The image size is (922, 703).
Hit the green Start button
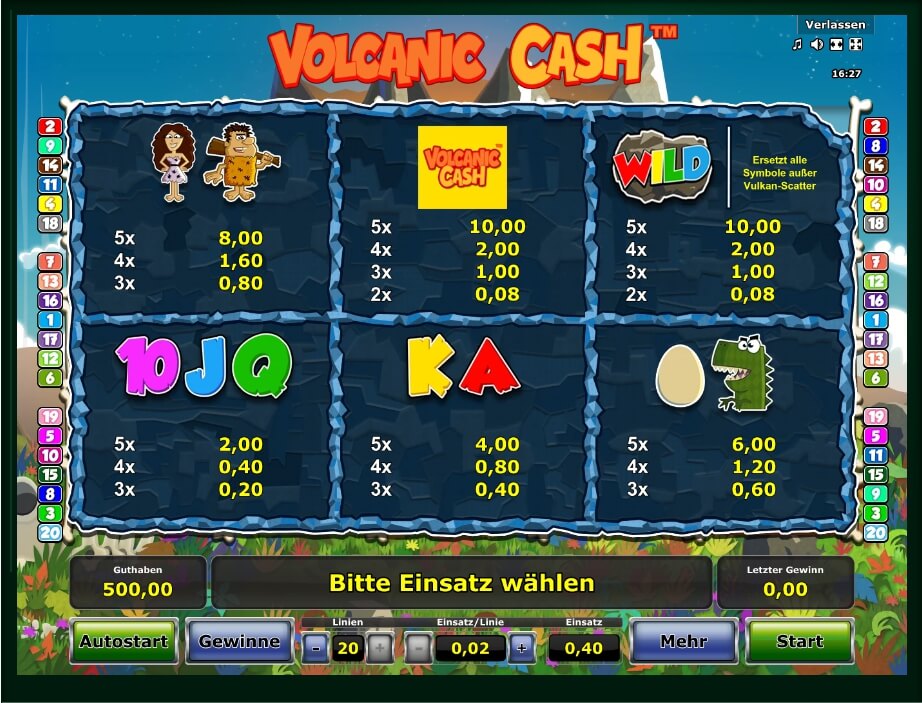800,641
